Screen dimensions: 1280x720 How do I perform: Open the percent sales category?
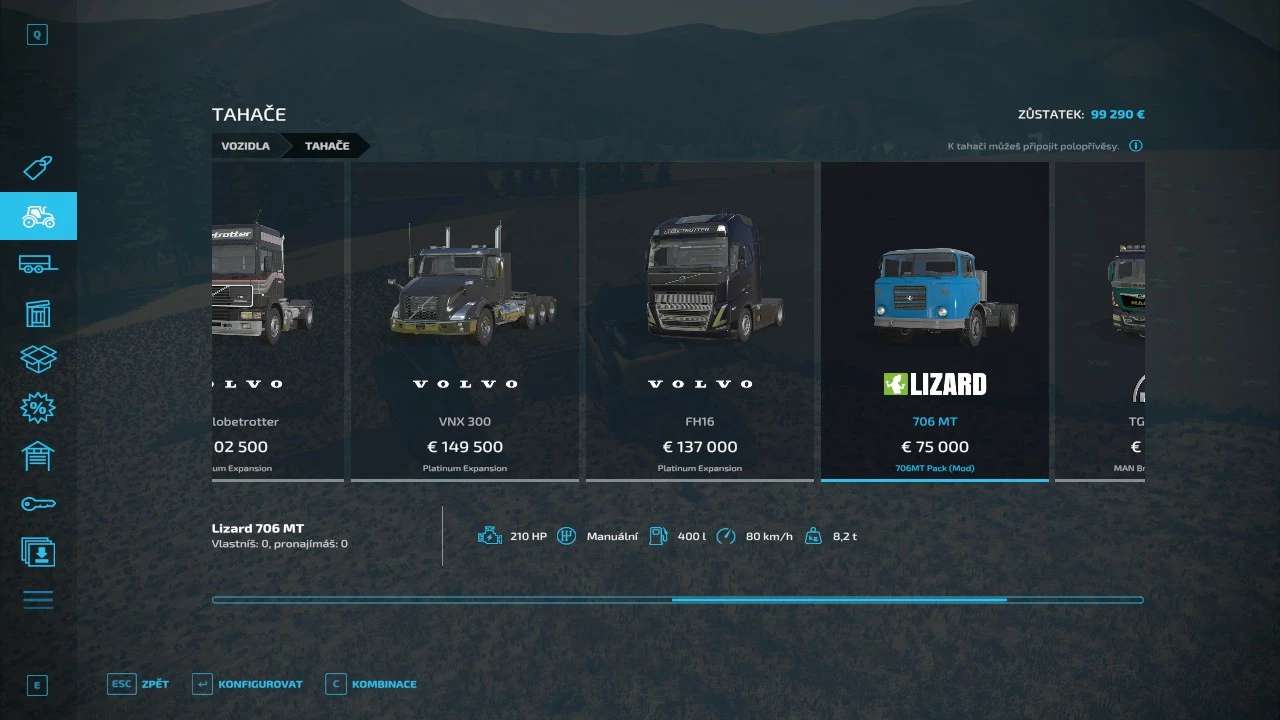coord(38,407)
